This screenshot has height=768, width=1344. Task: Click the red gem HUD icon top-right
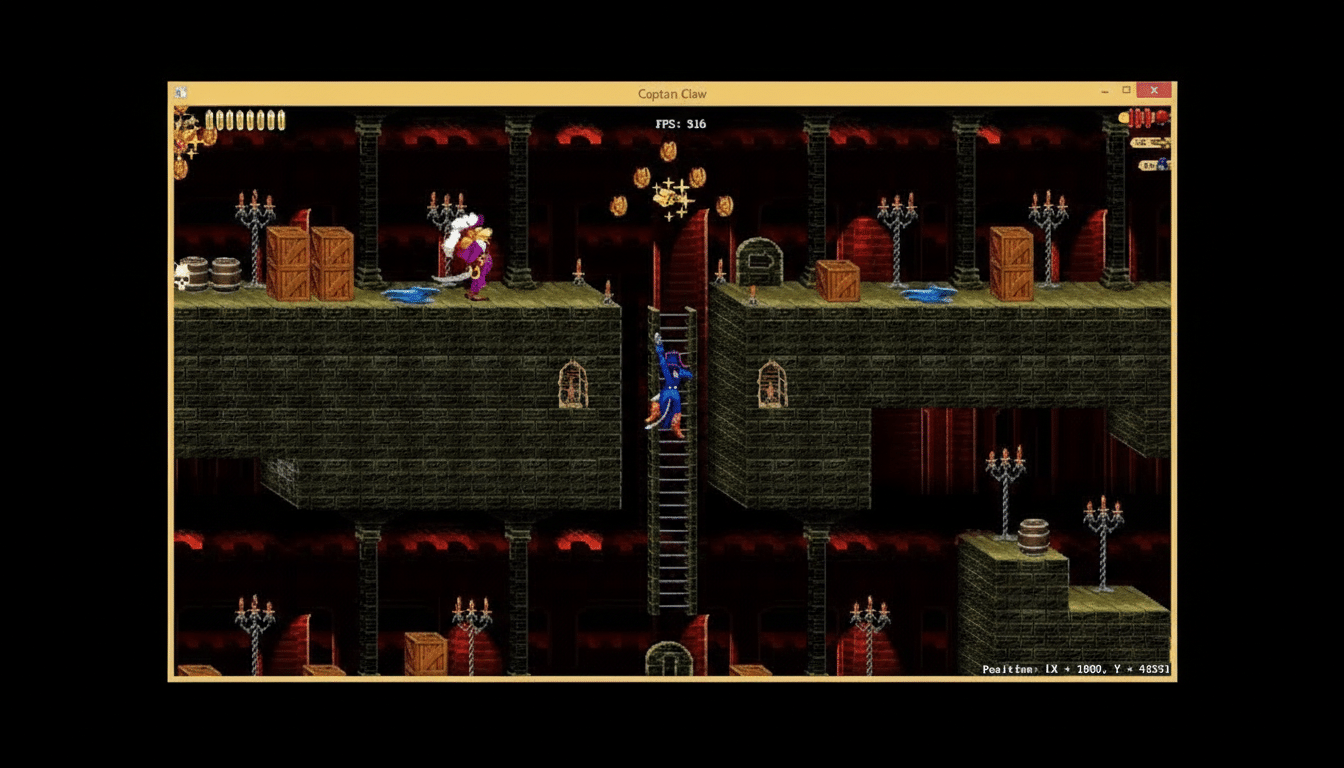pyautogui.click(x=1160, y=117)
